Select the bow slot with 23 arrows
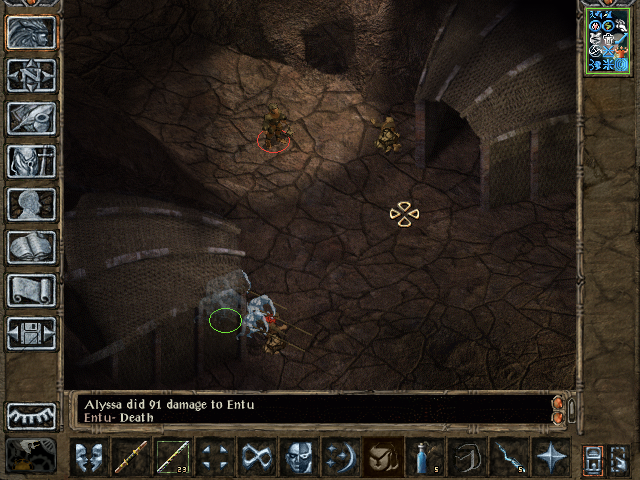The image size is (640, 480). point(172,457)
